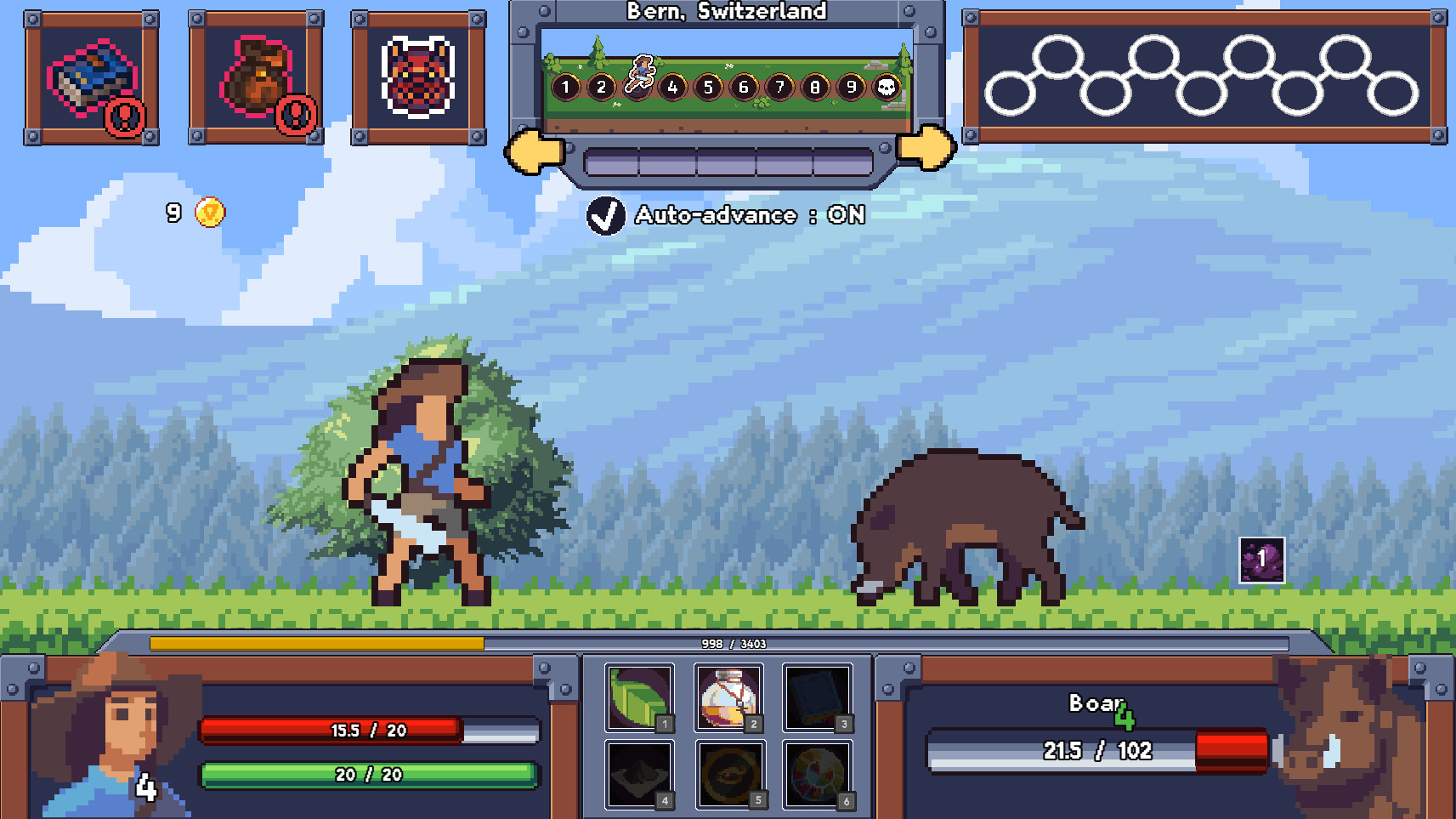The image size is (1456, 819).
Task: Select stage 4 on the level track
Action: pyautogui.click(x=672, y=86)
